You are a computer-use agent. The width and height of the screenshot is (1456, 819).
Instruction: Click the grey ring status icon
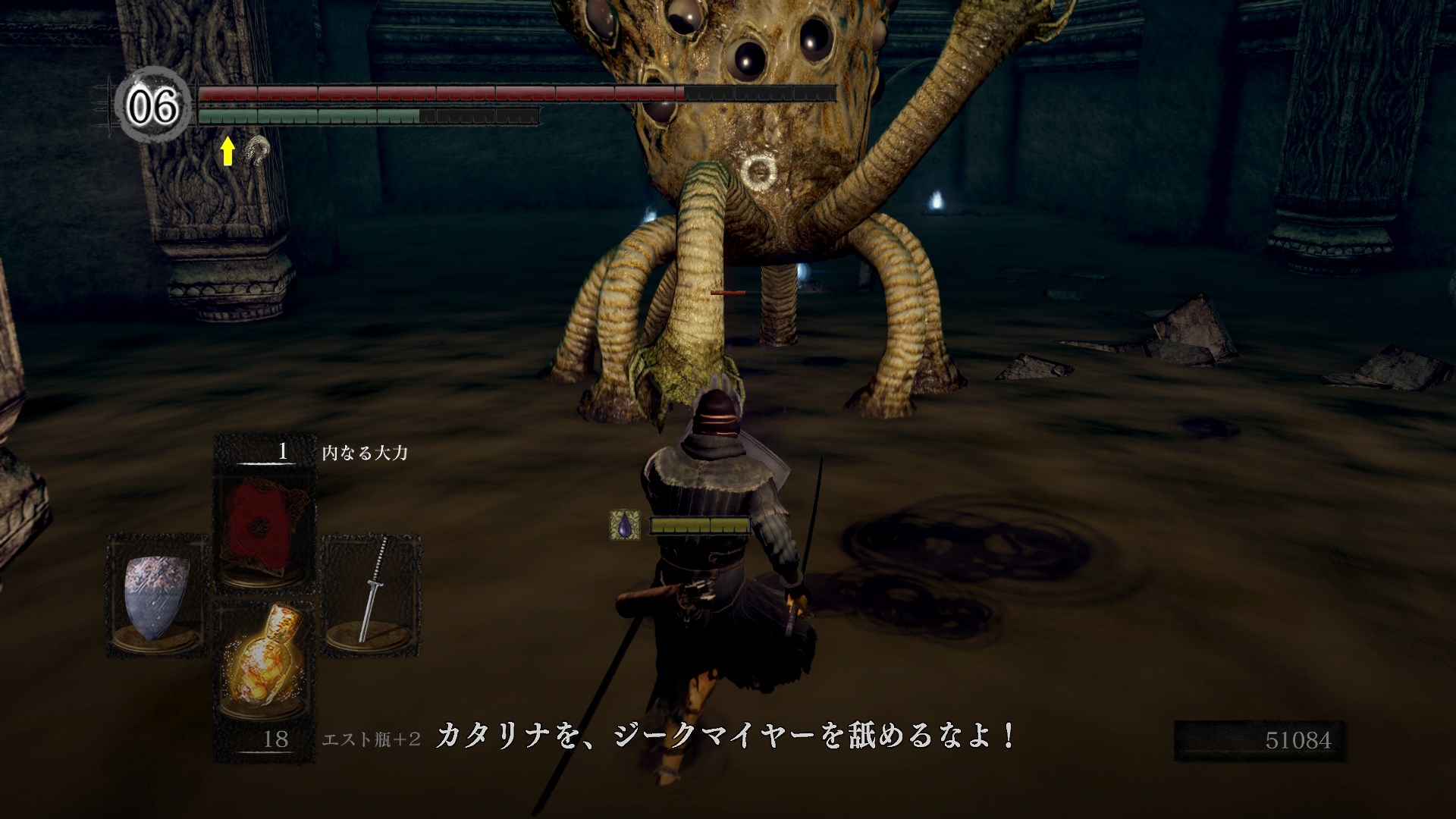(259, 150)
